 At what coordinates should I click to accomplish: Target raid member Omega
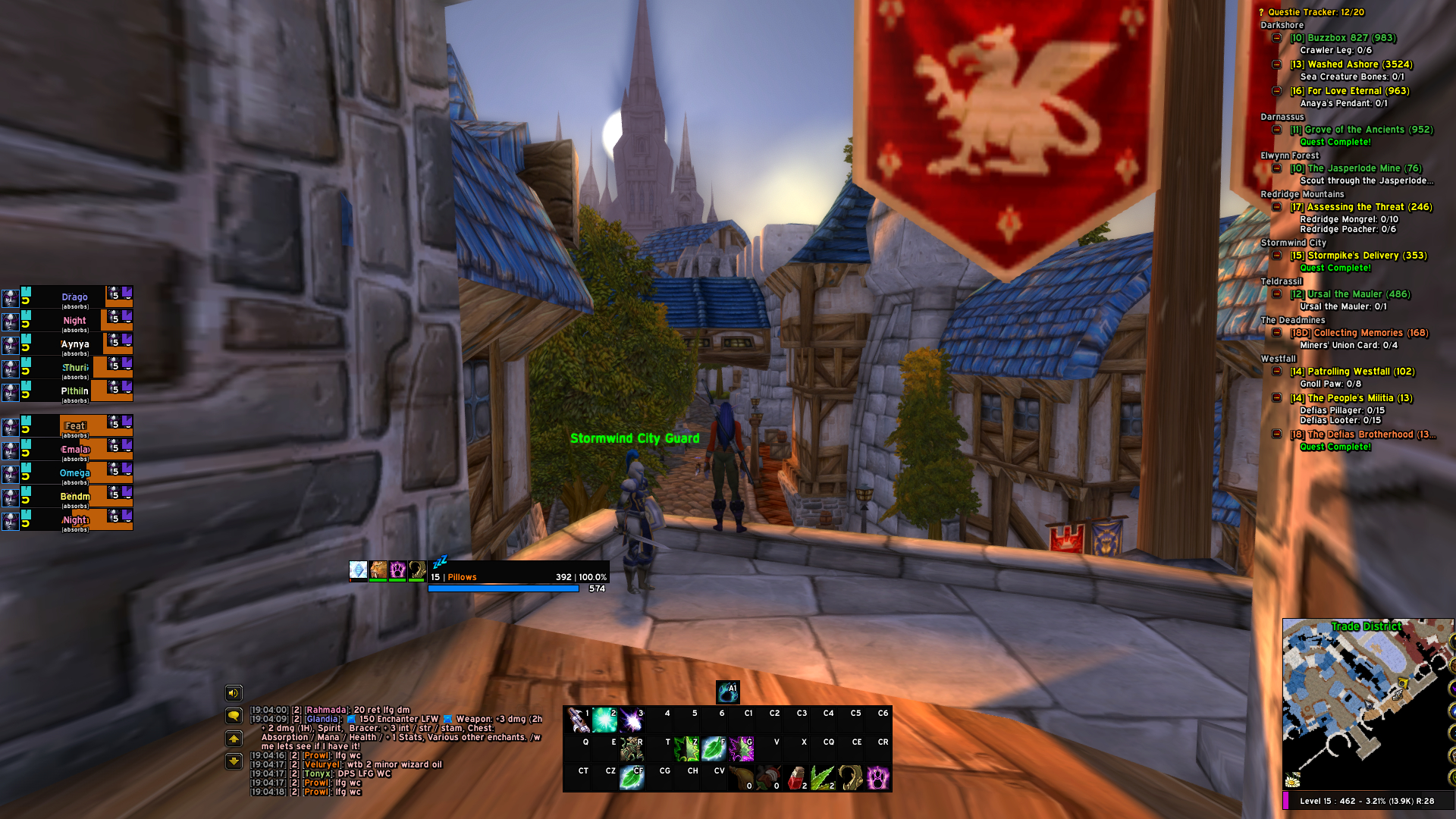pyautogui.click(x=74, y=473)
